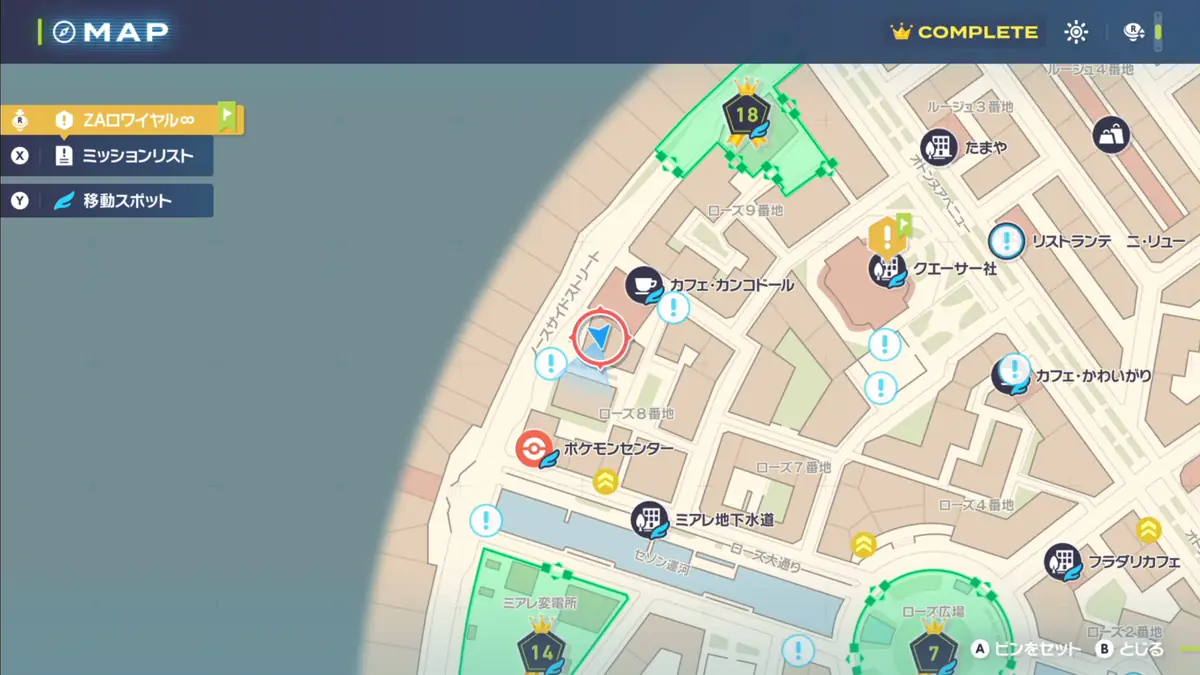Select the たまや building marker

pyautogui.click(x=939, y=148)
